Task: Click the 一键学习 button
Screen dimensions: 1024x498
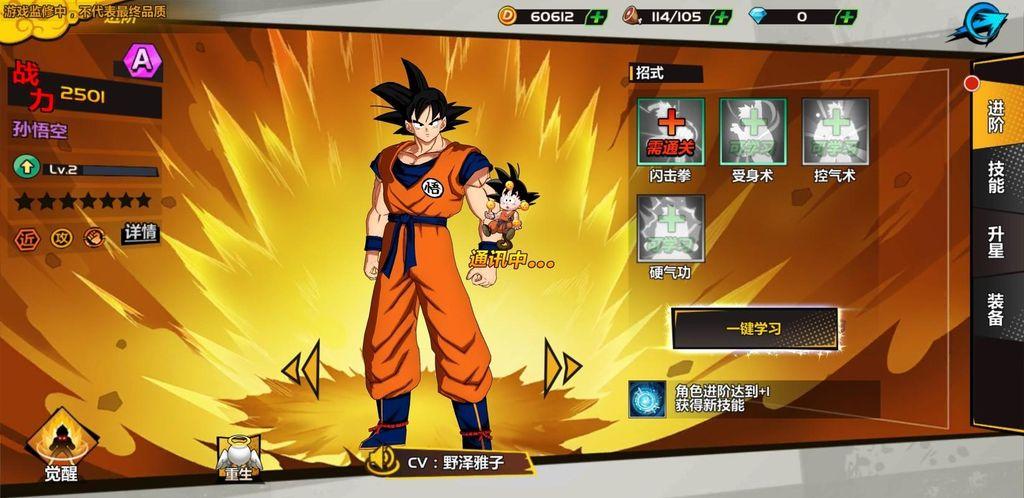Action: pyautogui.click(x=755, y=328)
